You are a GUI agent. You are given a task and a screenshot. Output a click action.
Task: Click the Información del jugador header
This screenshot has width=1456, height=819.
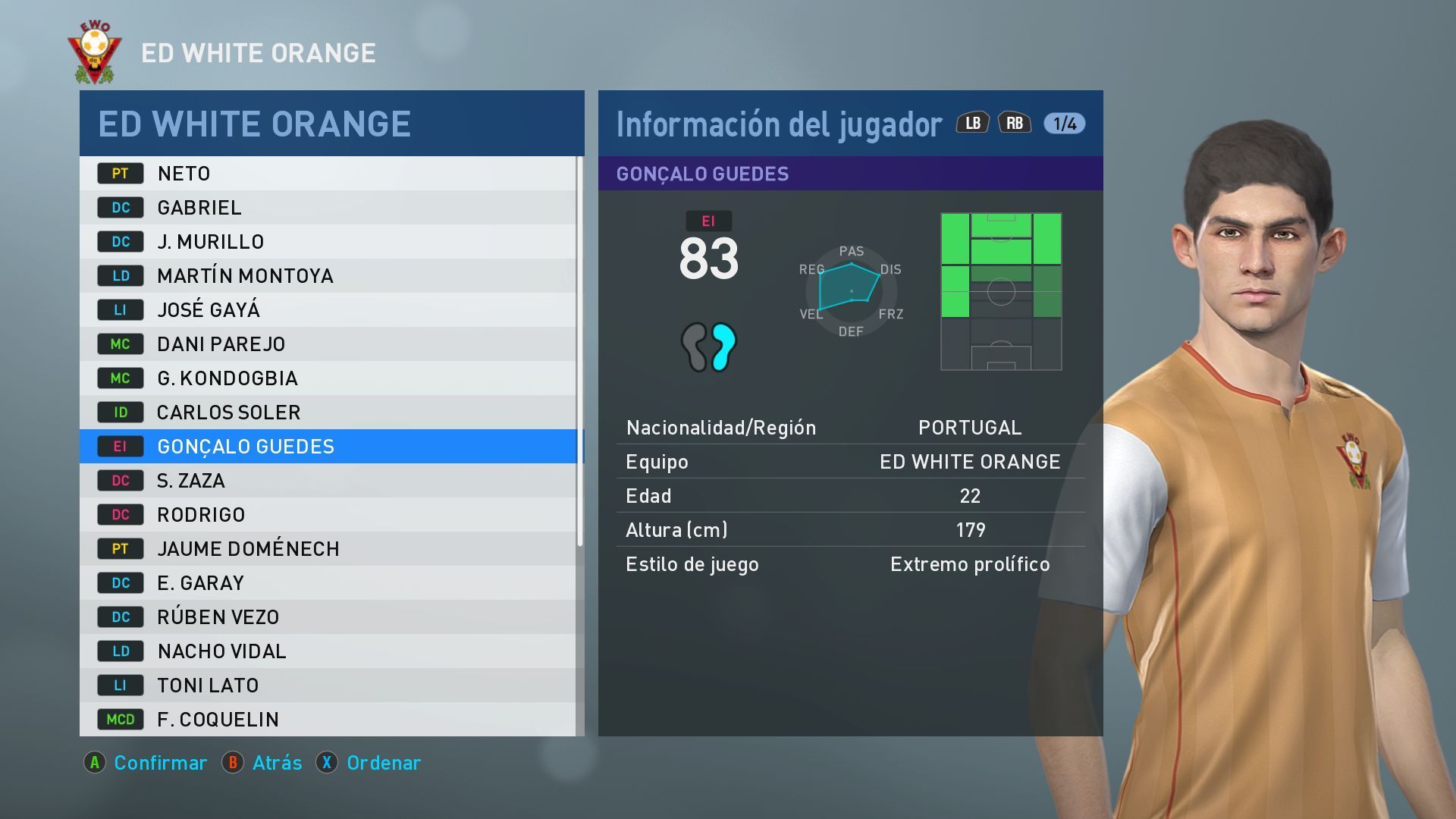pyautogui.click(x=777, y=124)
